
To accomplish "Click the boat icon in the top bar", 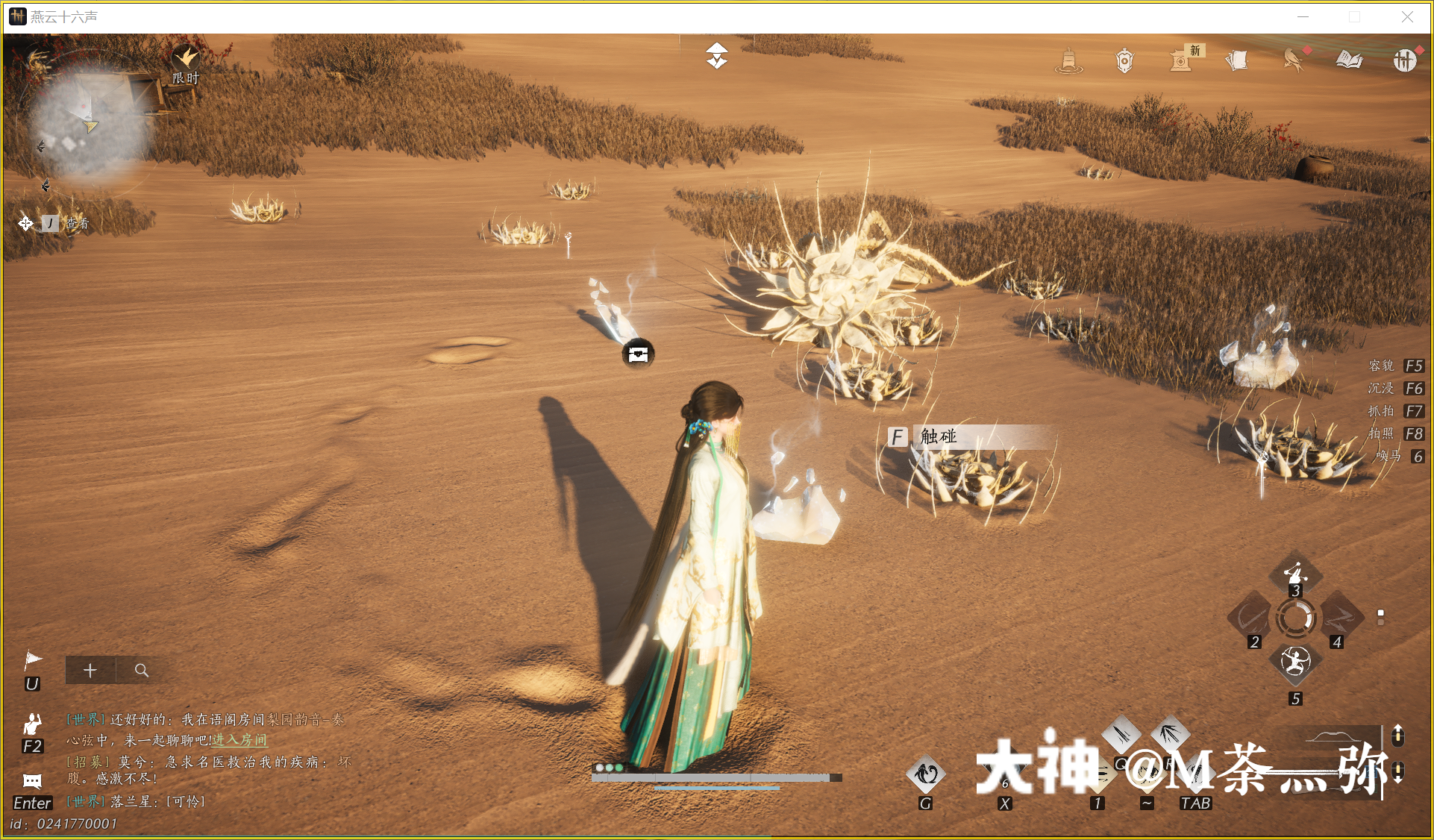I will tap(1068, 60).
